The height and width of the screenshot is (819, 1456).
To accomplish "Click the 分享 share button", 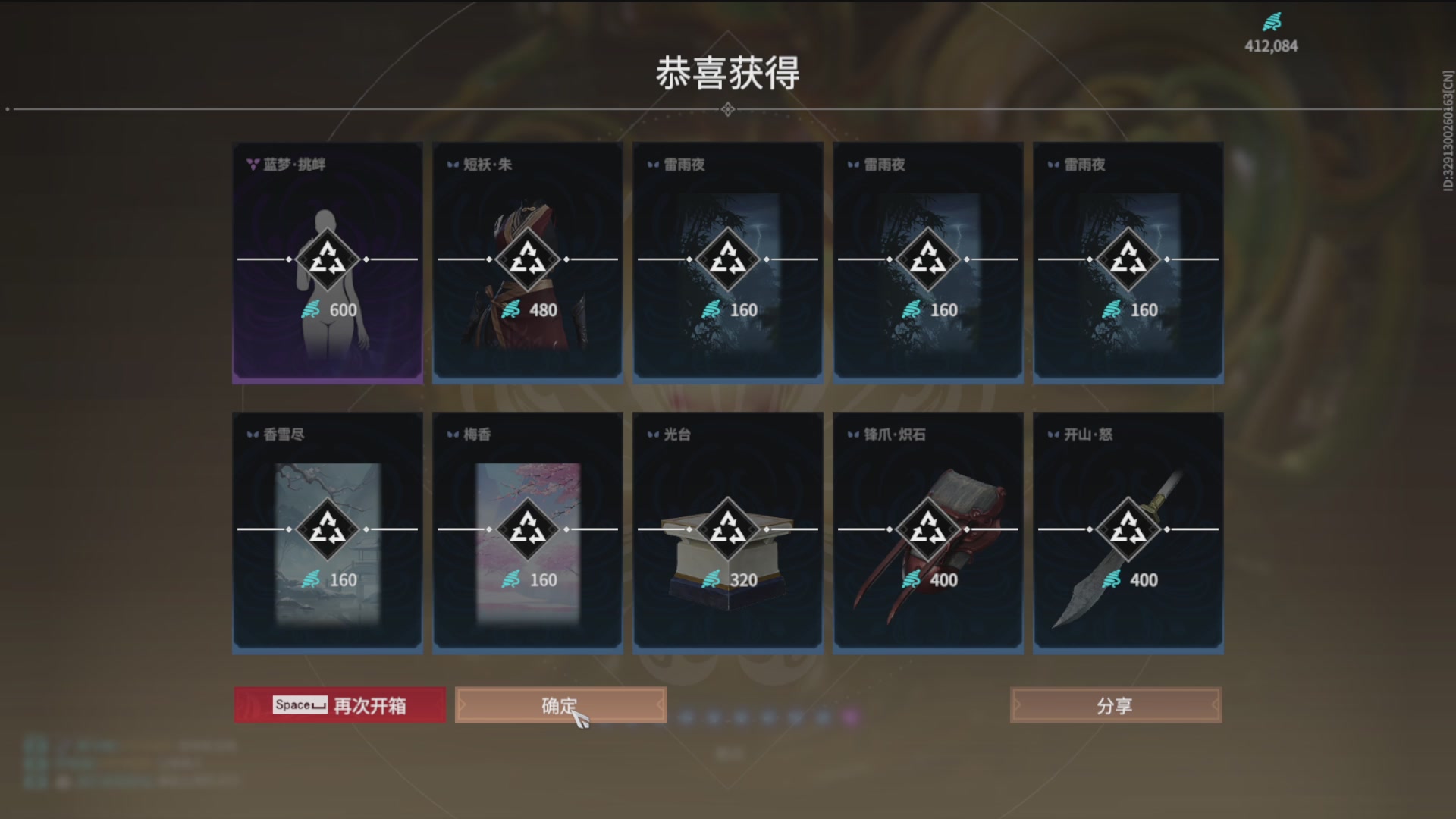I will point(1115,704).
